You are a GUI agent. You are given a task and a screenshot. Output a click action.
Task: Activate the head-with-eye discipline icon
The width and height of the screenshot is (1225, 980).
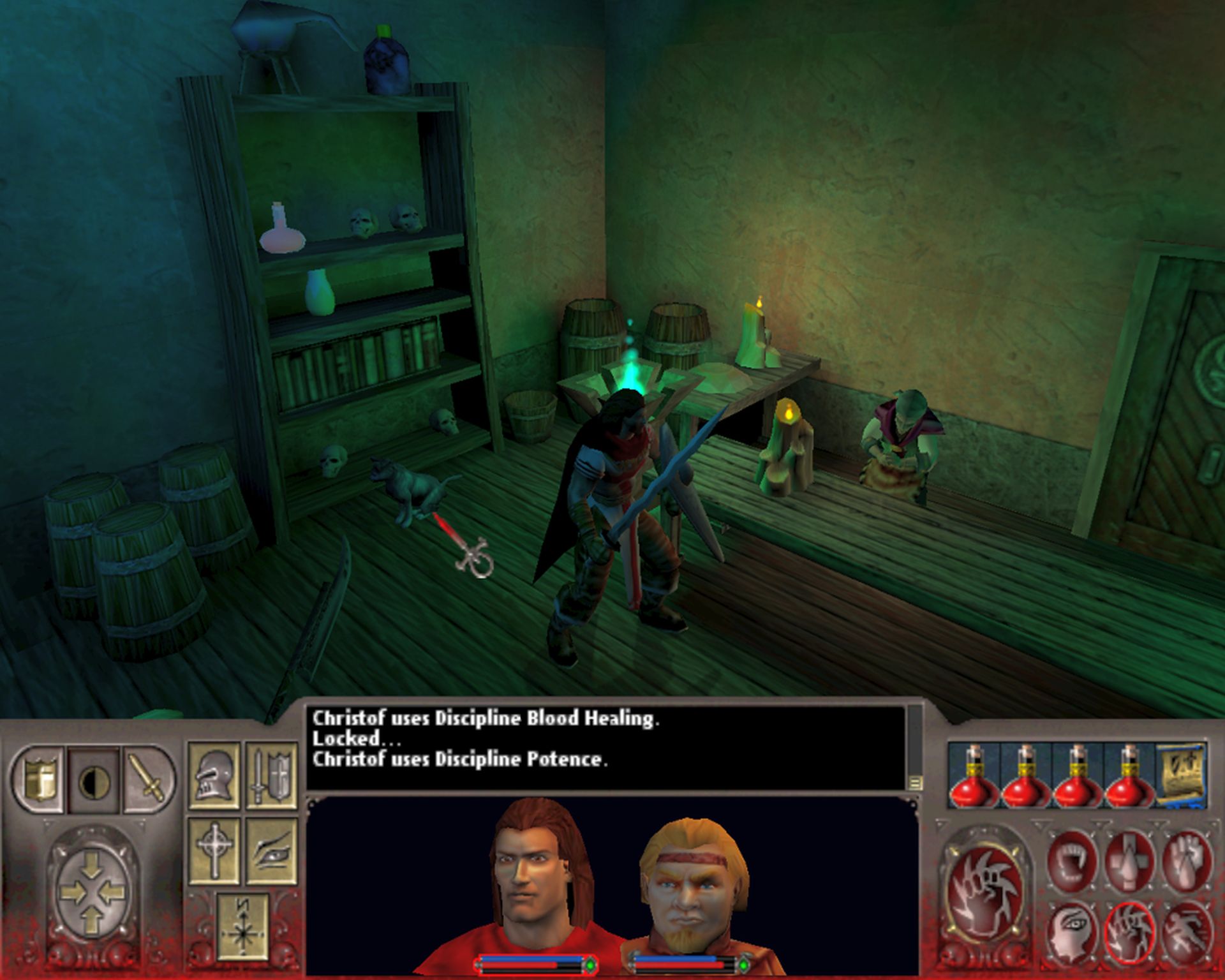click(x=1073, y=931)
